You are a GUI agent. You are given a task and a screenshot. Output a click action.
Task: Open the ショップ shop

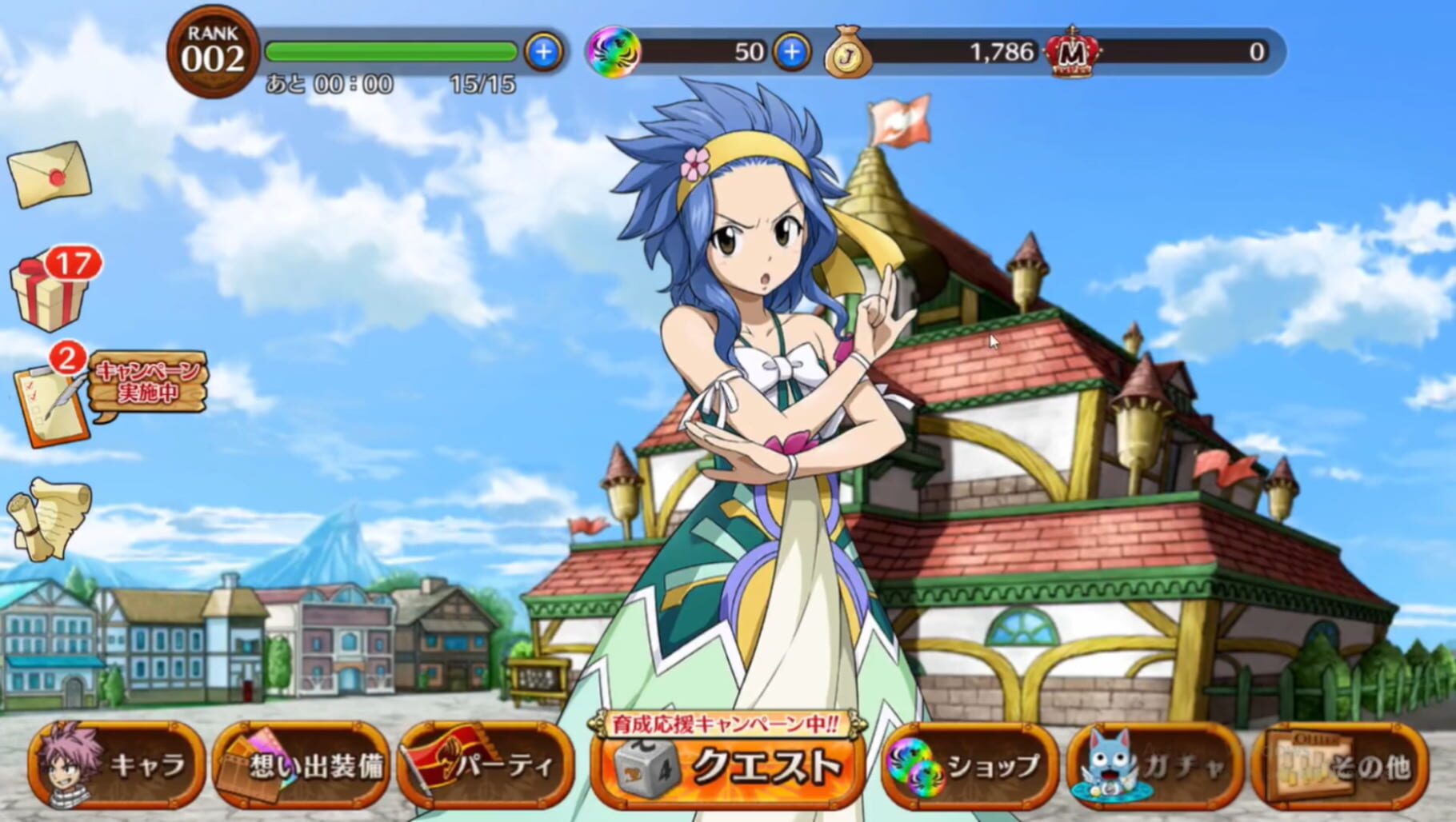(x=968, y=765)
